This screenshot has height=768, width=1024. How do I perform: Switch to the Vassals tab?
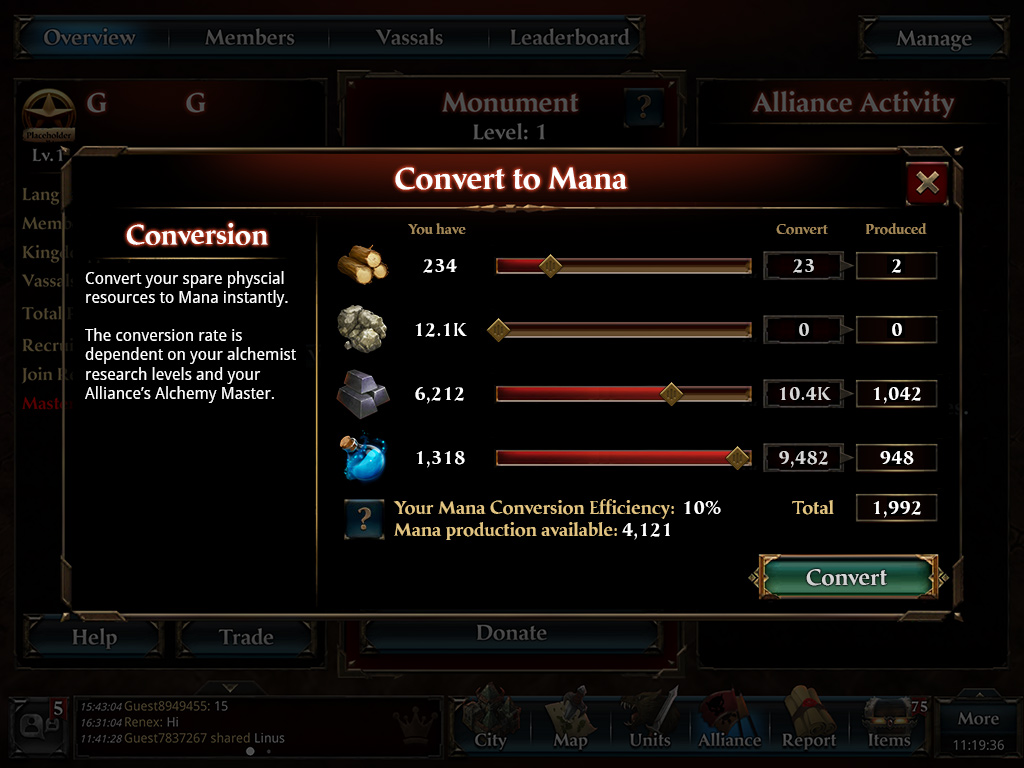[409, 38]
